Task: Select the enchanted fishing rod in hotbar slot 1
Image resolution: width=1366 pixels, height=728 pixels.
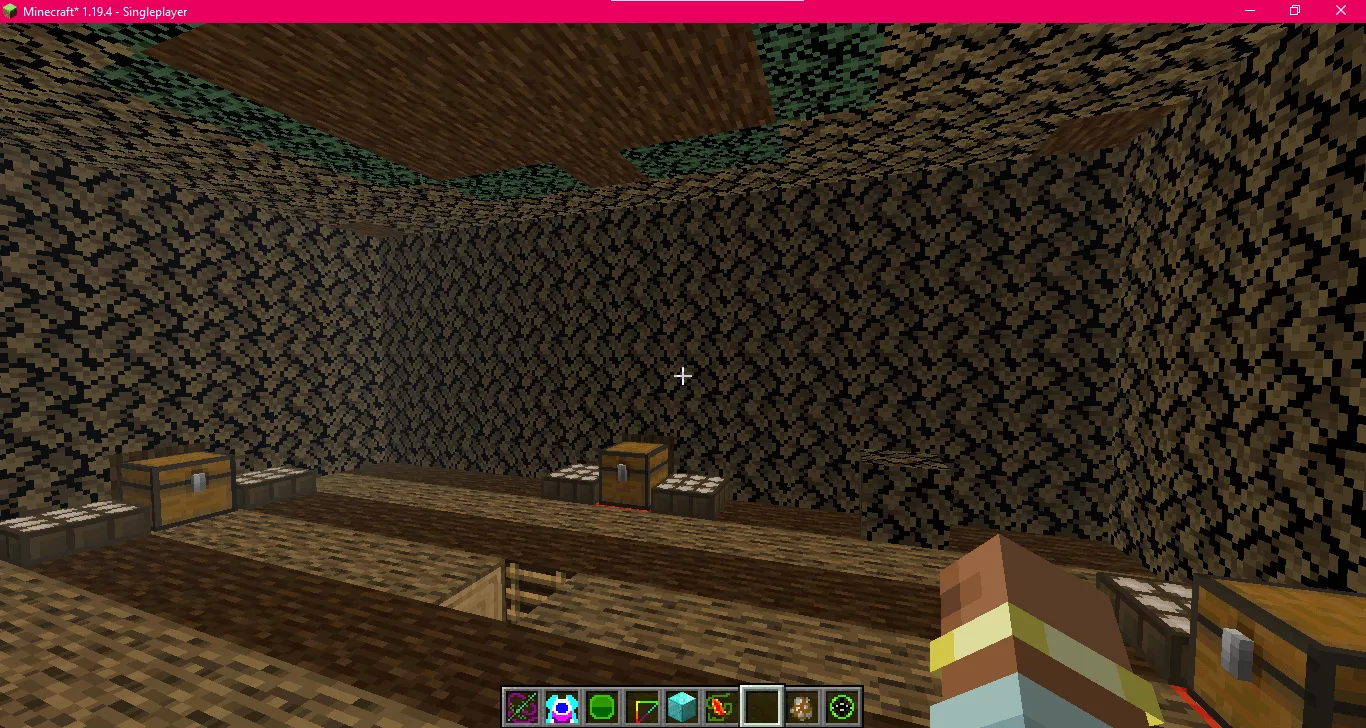Action: click(x=521, y=706)
